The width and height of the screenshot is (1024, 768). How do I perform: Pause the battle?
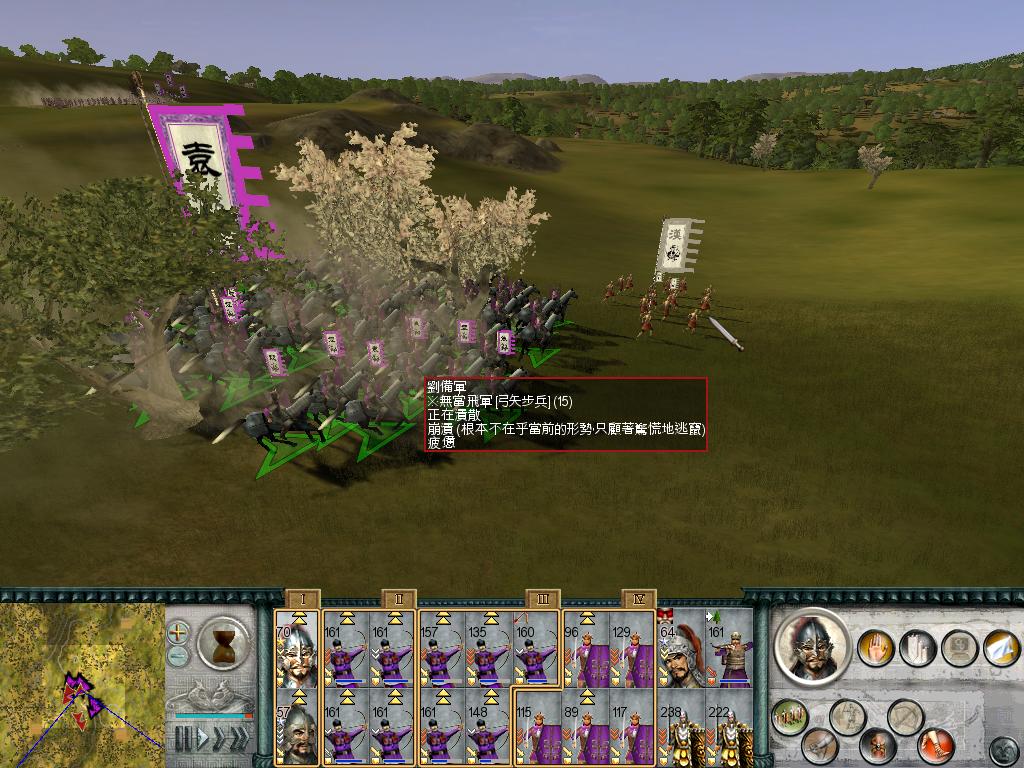(183, 738)
